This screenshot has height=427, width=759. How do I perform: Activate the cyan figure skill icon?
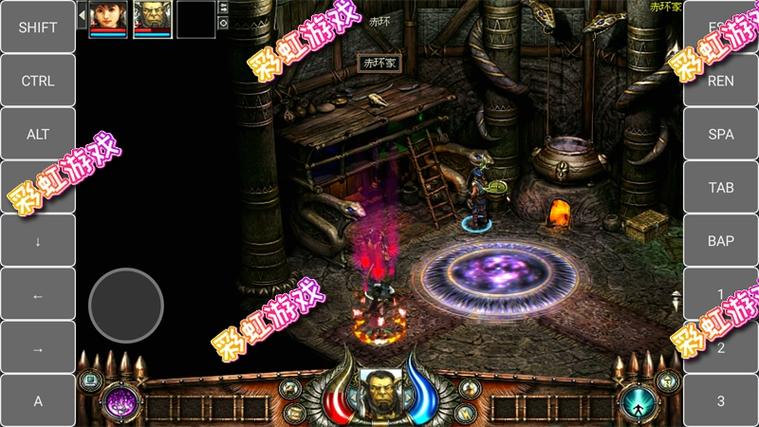[637, 402]
